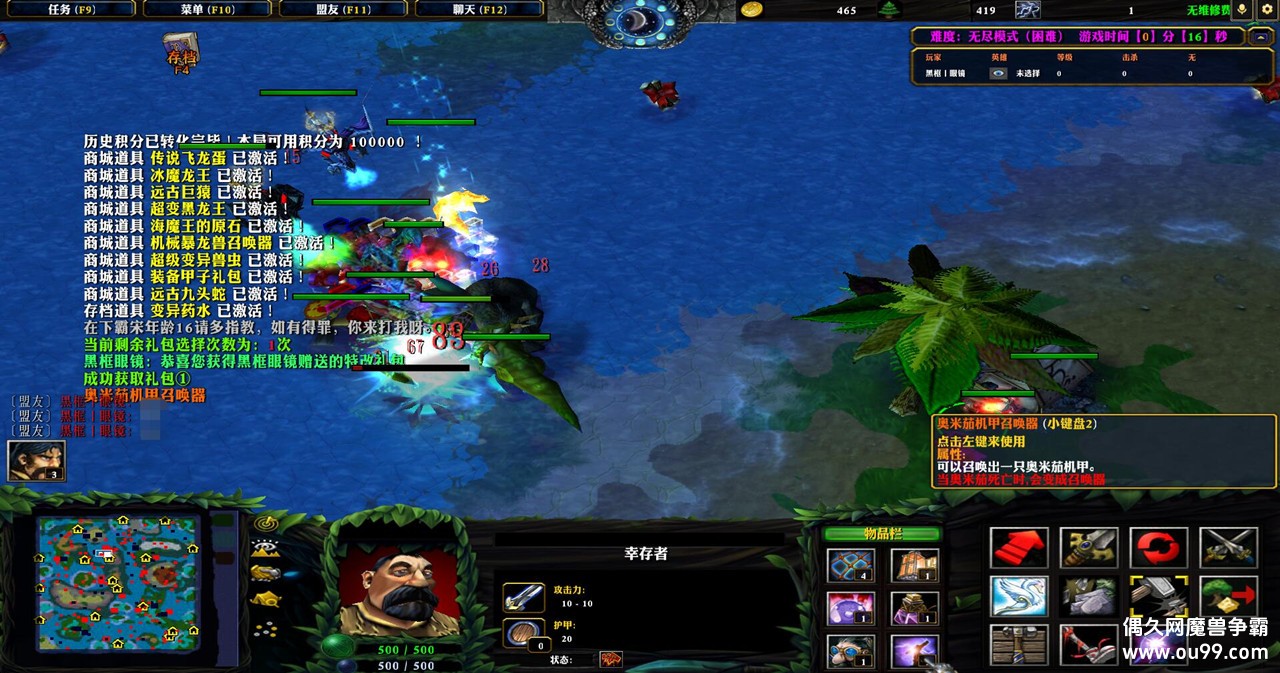This screenshot has width=1280, height=673.
Task: Toggle minimap terrain display eye button
Action: coord(265,549)
